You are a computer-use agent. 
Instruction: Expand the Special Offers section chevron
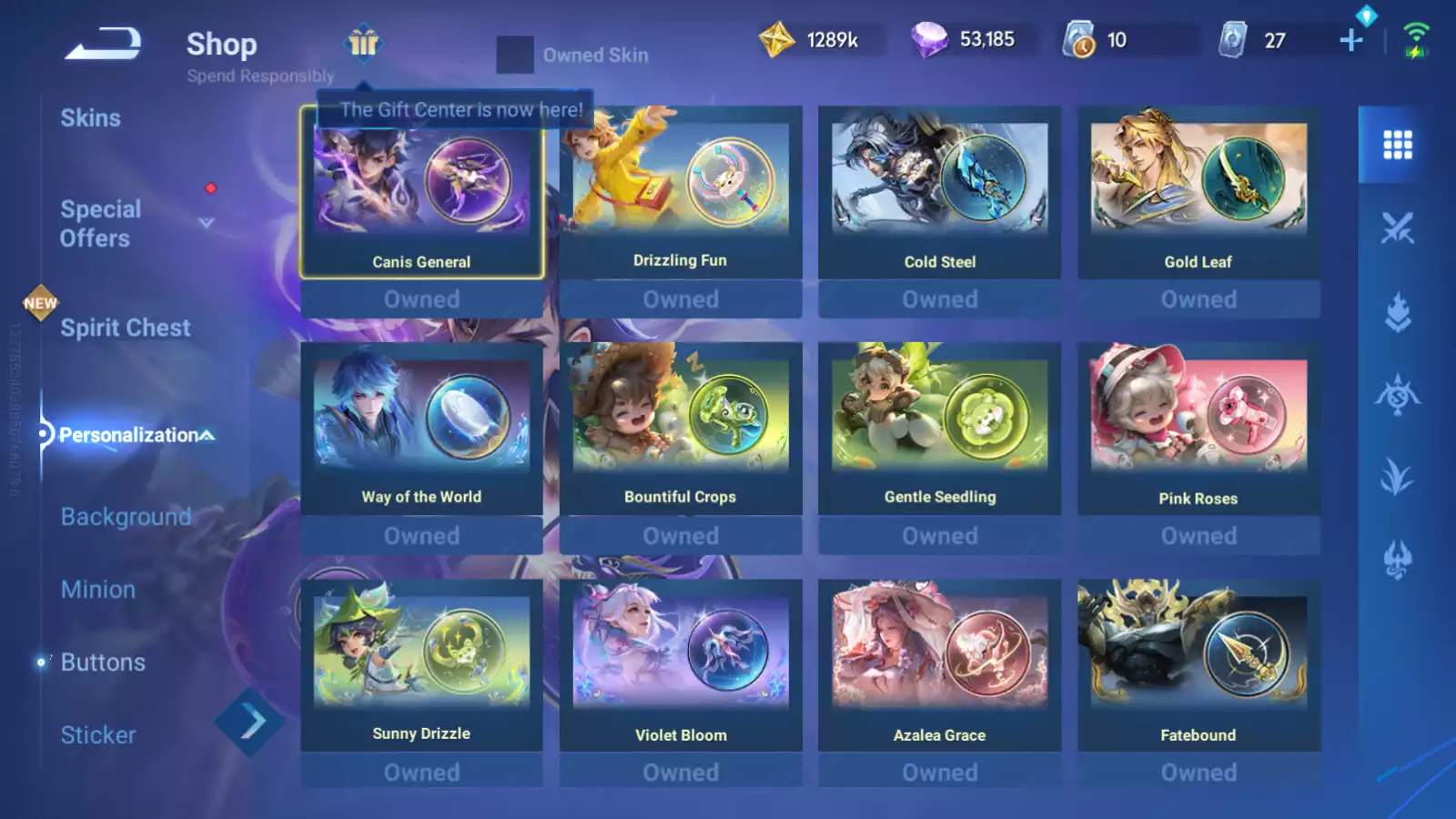coord(205,221)
